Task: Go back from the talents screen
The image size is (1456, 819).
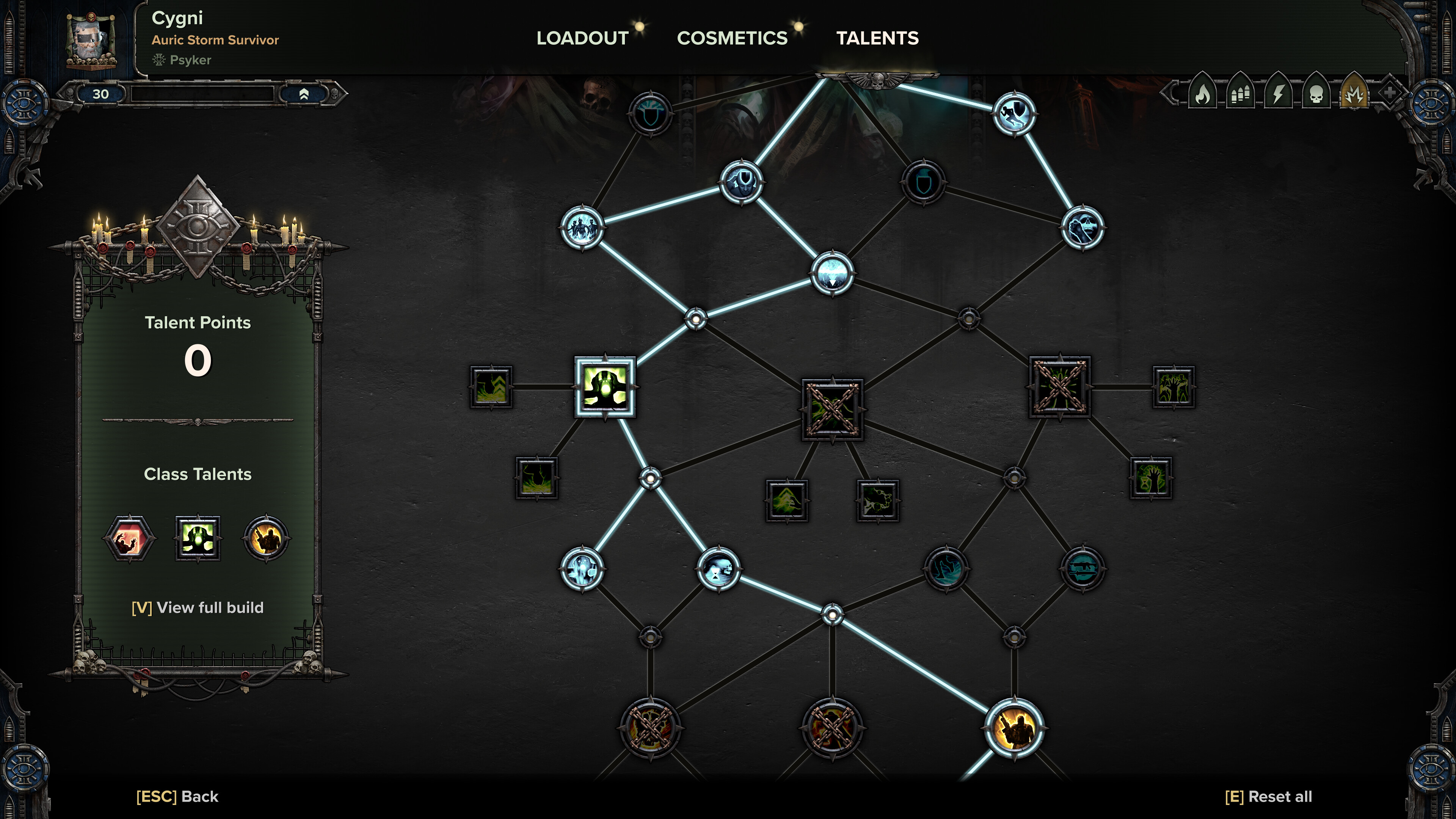Action: click(177, 796)
